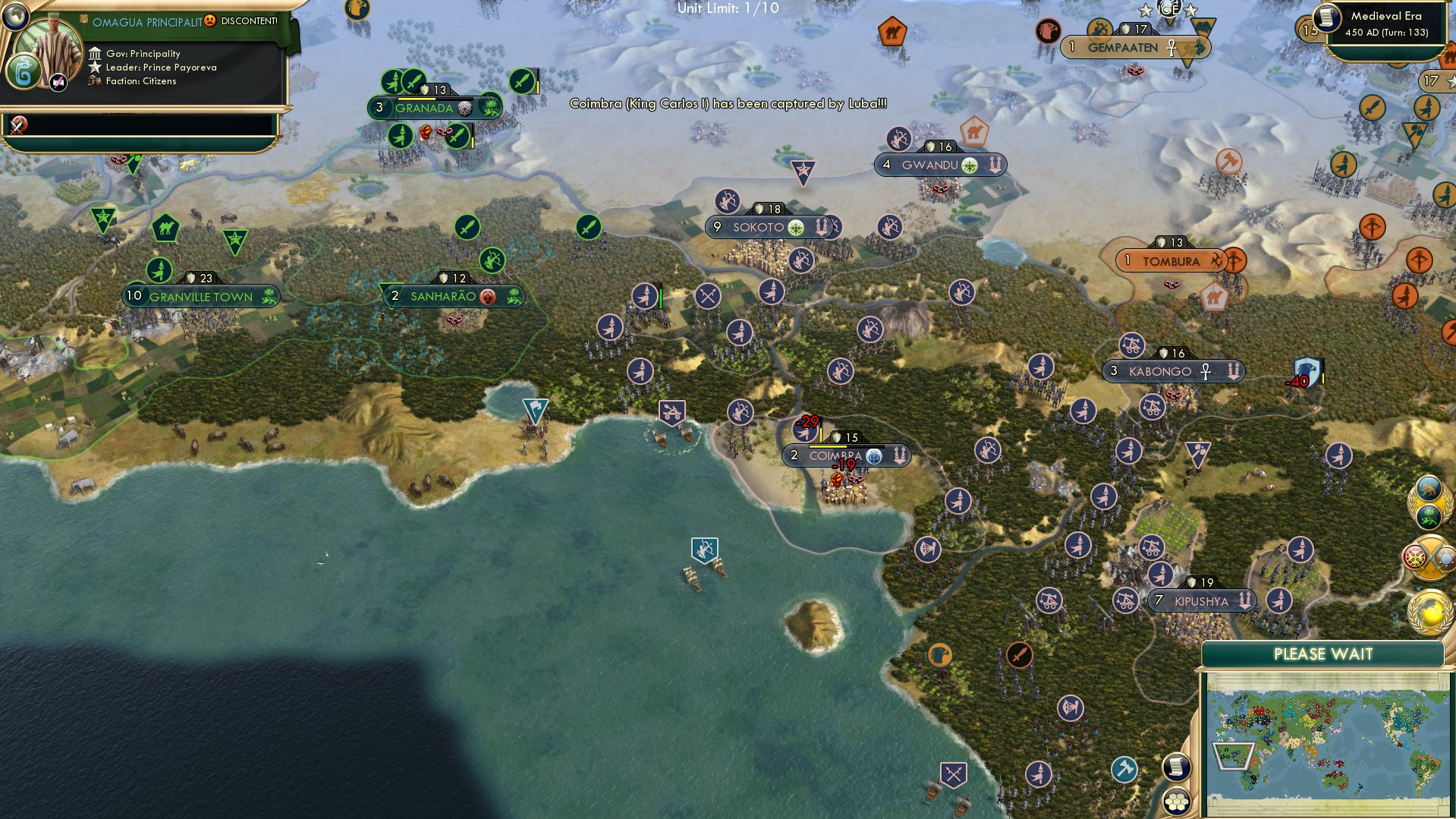This screenshot has height=819, width=1456.
Task: Toggle the globe overlay button top-left corner
Action: click(x=15, y=17)
